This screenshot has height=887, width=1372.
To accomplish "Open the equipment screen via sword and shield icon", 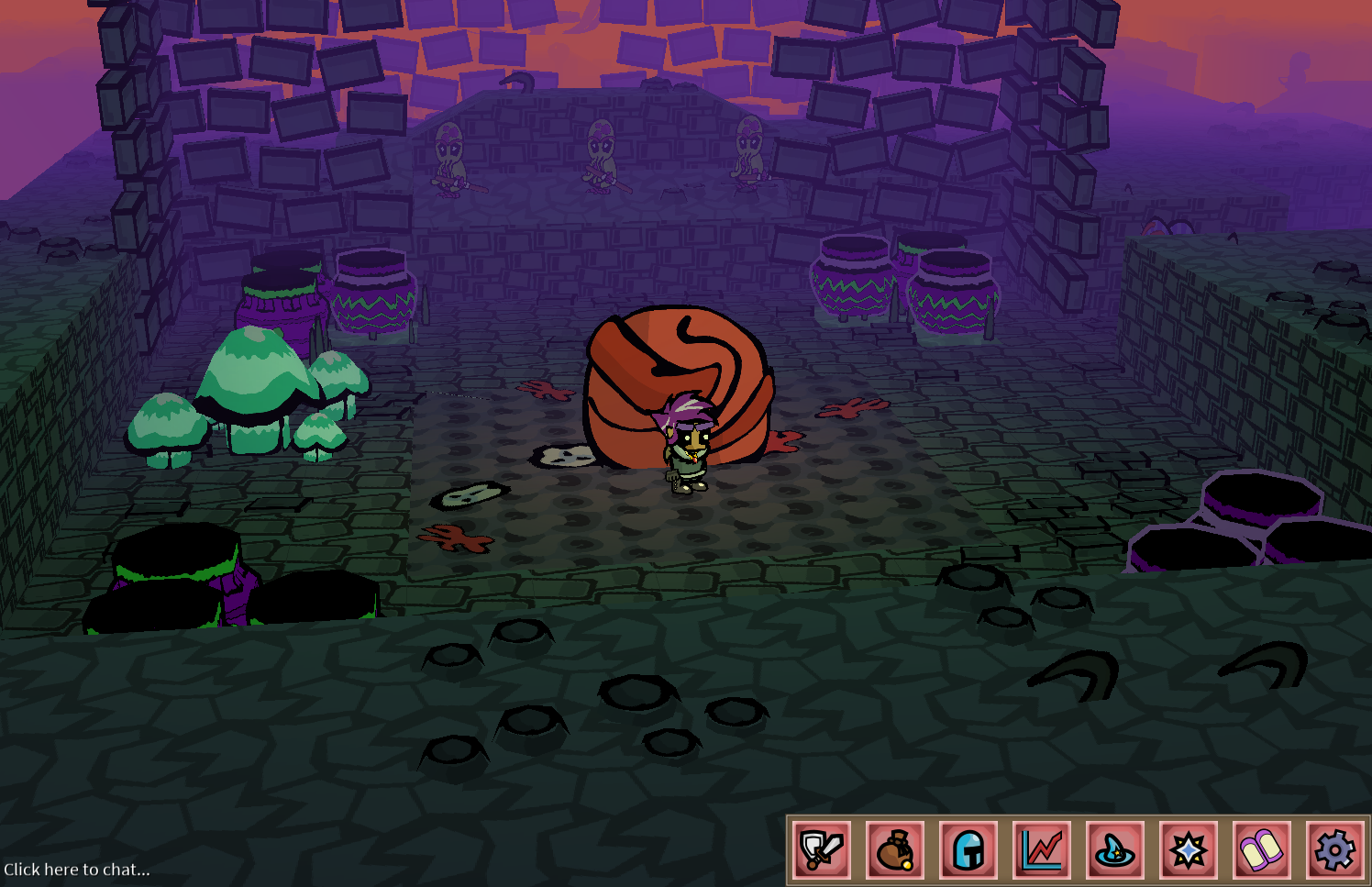I will coord(821,848).
